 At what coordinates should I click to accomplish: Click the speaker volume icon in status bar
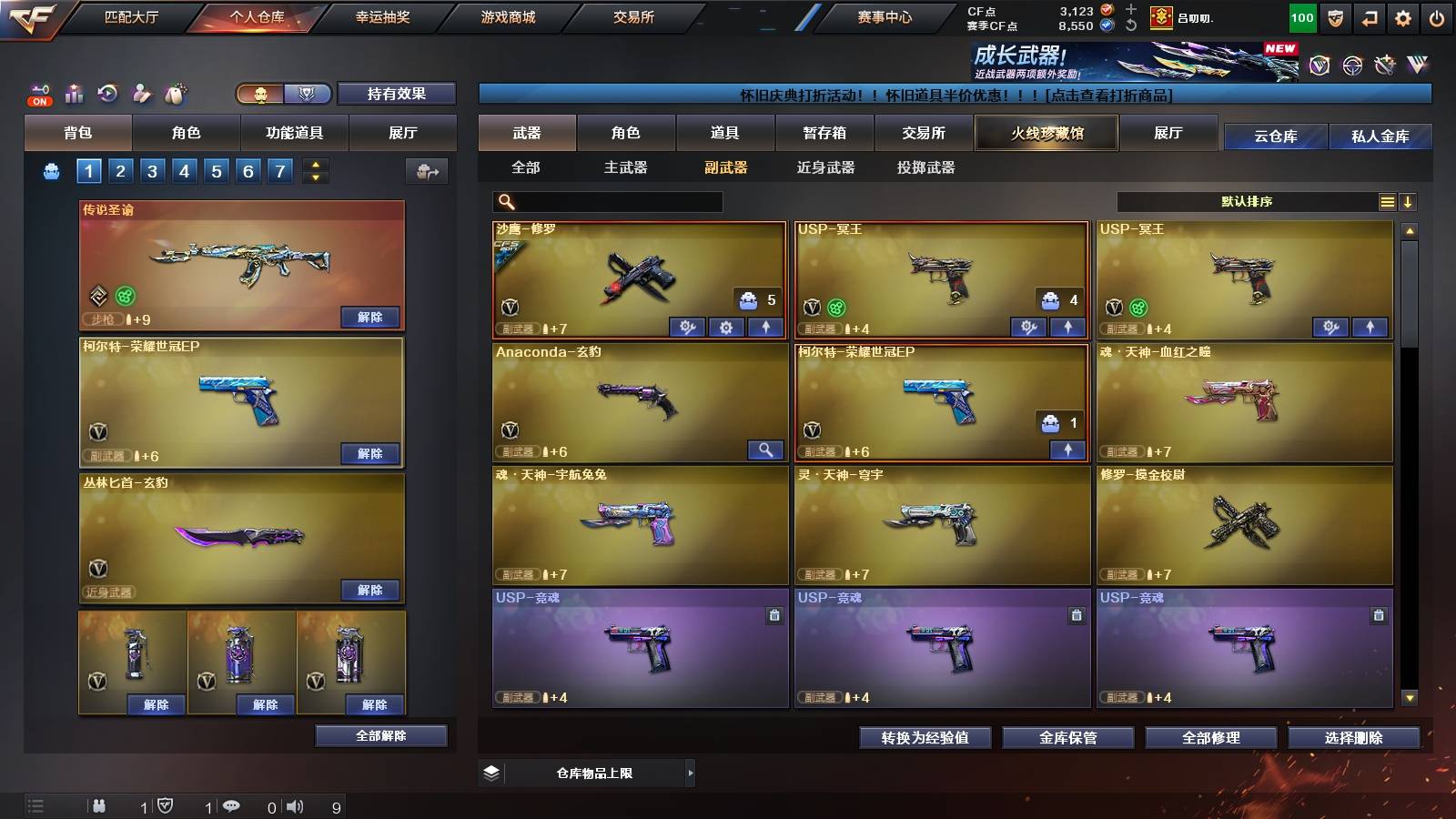coord(293,805)
